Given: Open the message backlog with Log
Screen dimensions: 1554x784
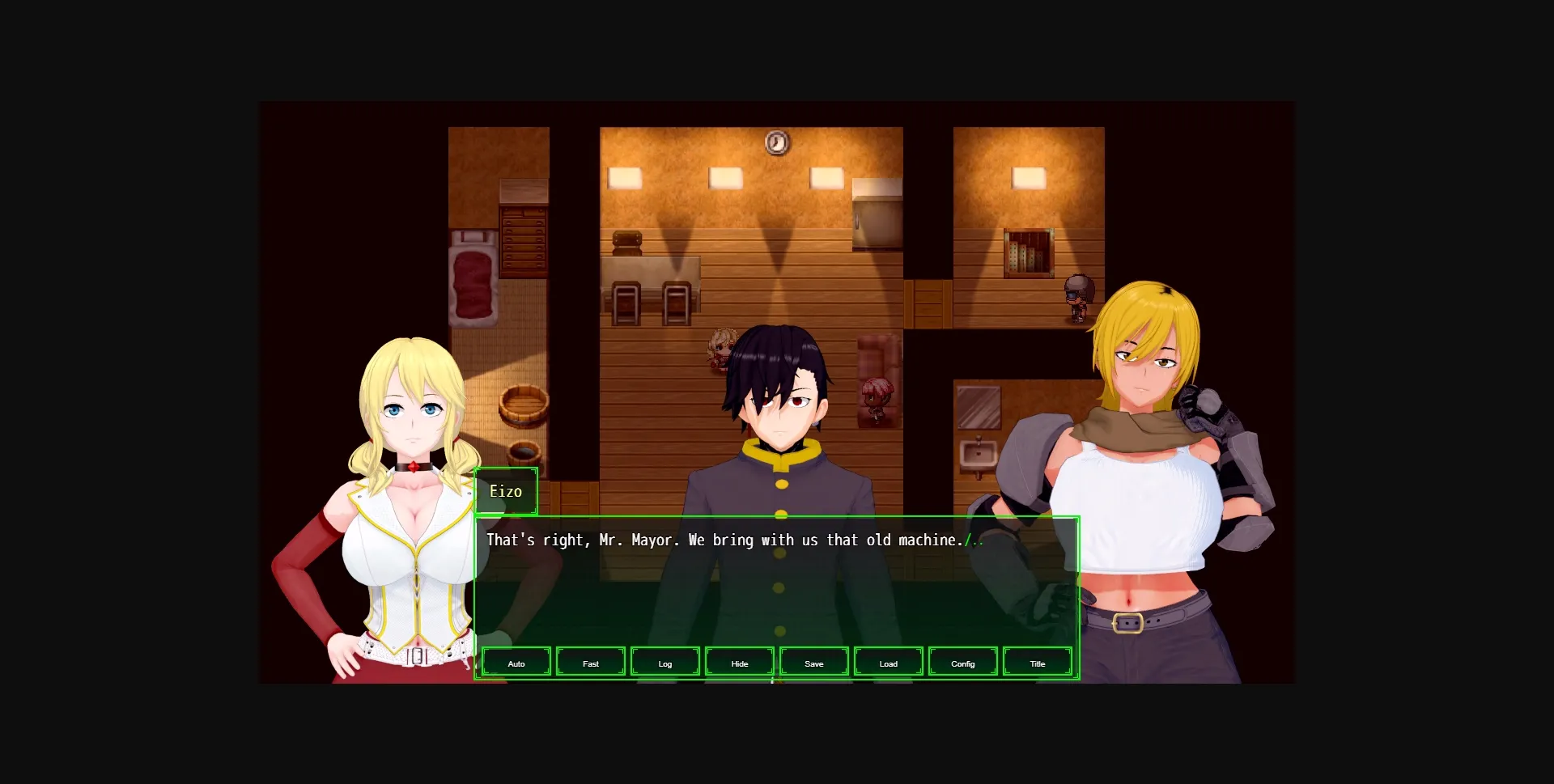Looking at the screenshot, I should 664,662.
